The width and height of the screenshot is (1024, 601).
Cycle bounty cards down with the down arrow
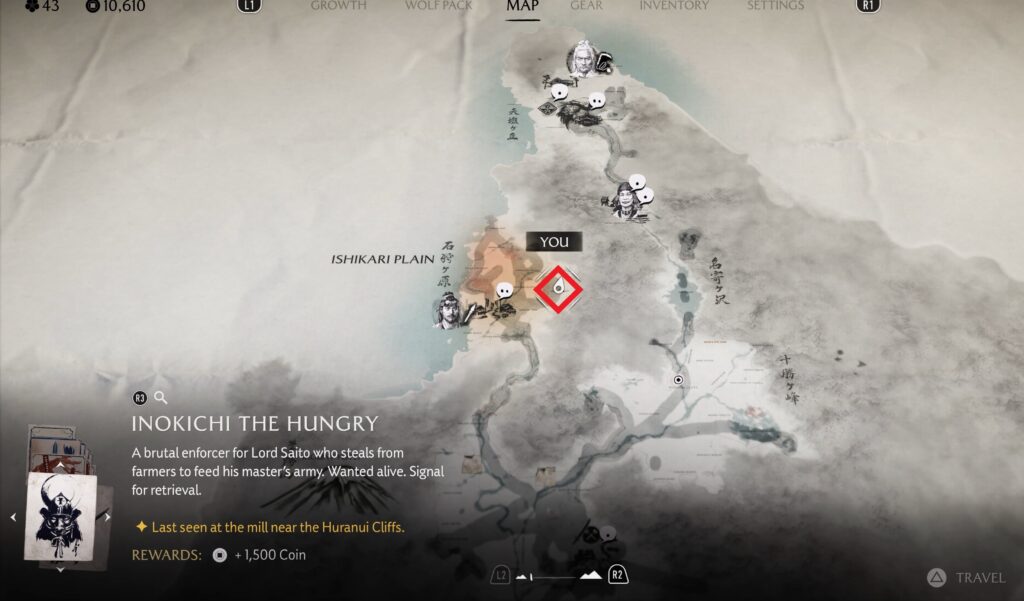click(x=60, y=569)
